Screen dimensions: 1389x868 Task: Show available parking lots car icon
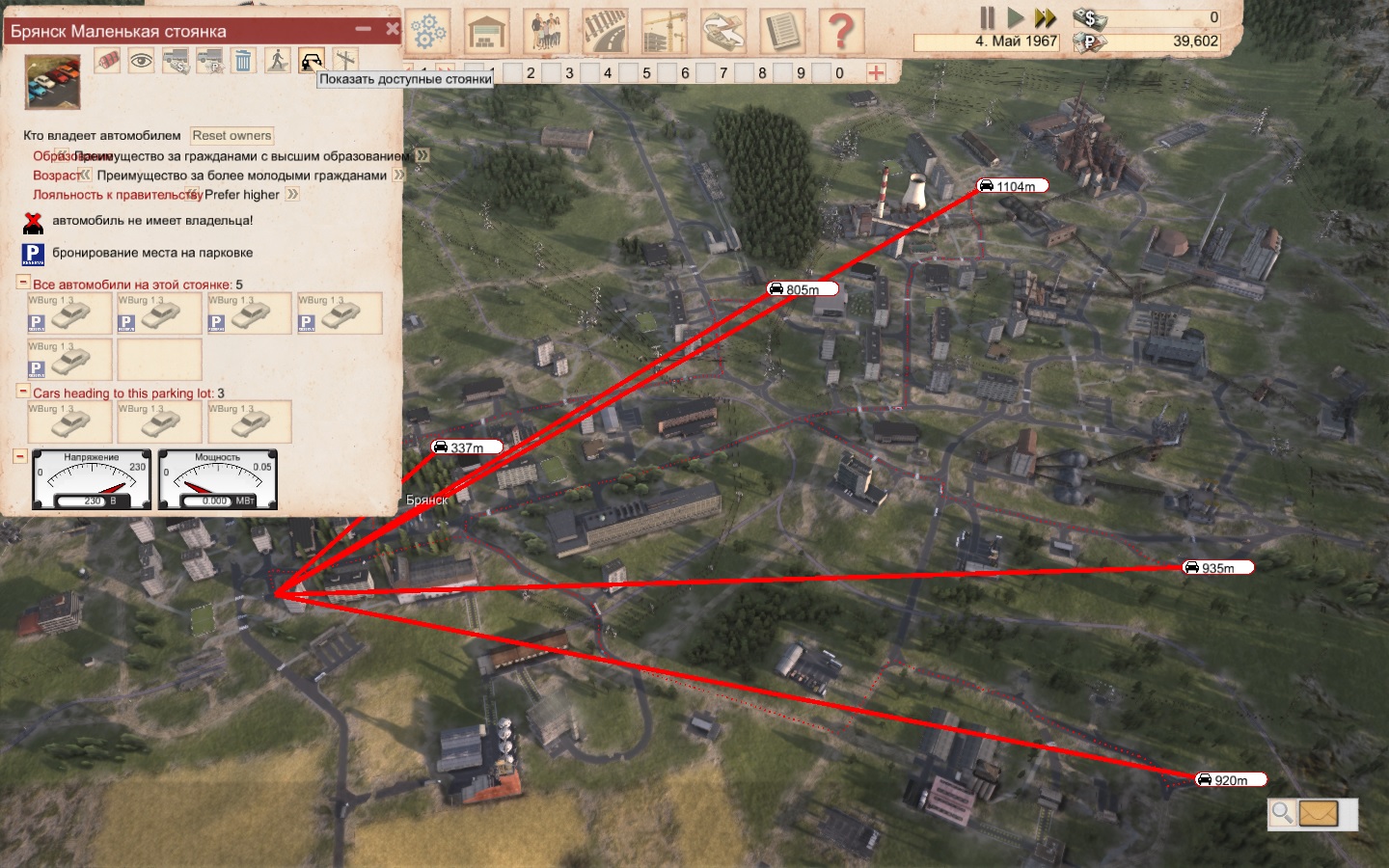pyautogui.click(x=311, y=61)
